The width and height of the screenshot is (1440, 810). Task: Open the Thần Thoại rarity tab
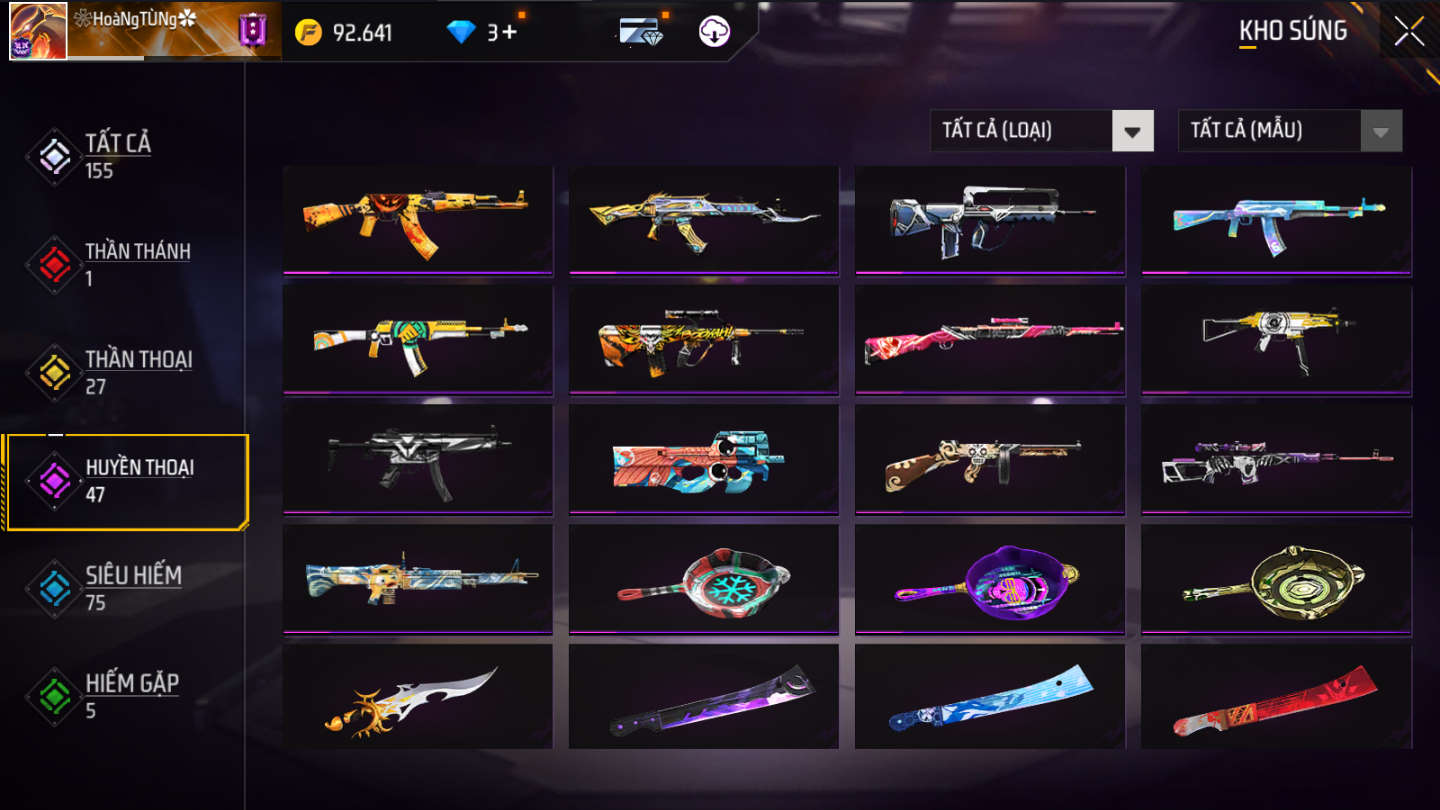(137, 372)
